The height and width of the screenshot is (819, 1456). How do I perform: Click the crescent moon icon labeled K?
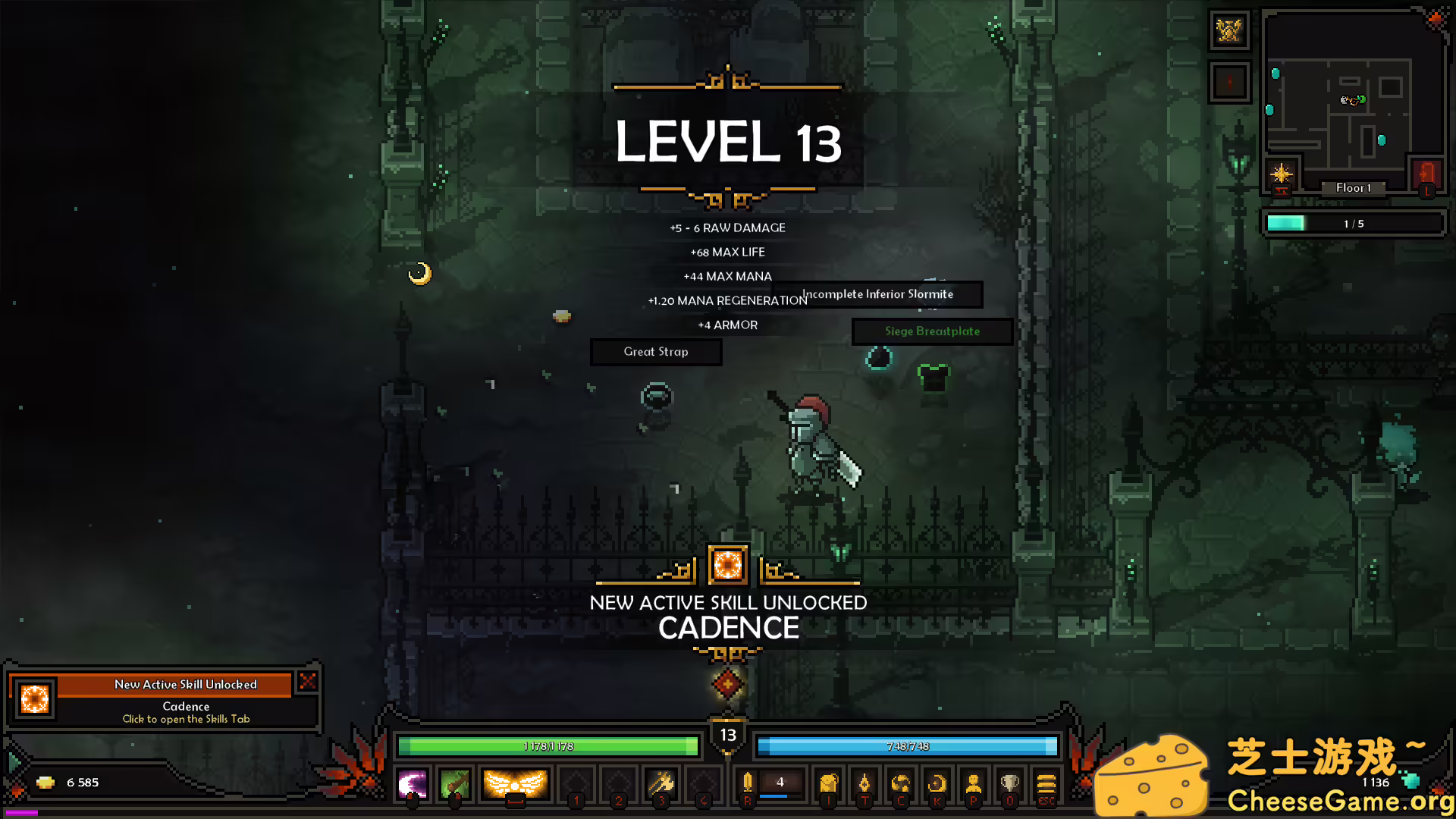[x=937, y=783]
